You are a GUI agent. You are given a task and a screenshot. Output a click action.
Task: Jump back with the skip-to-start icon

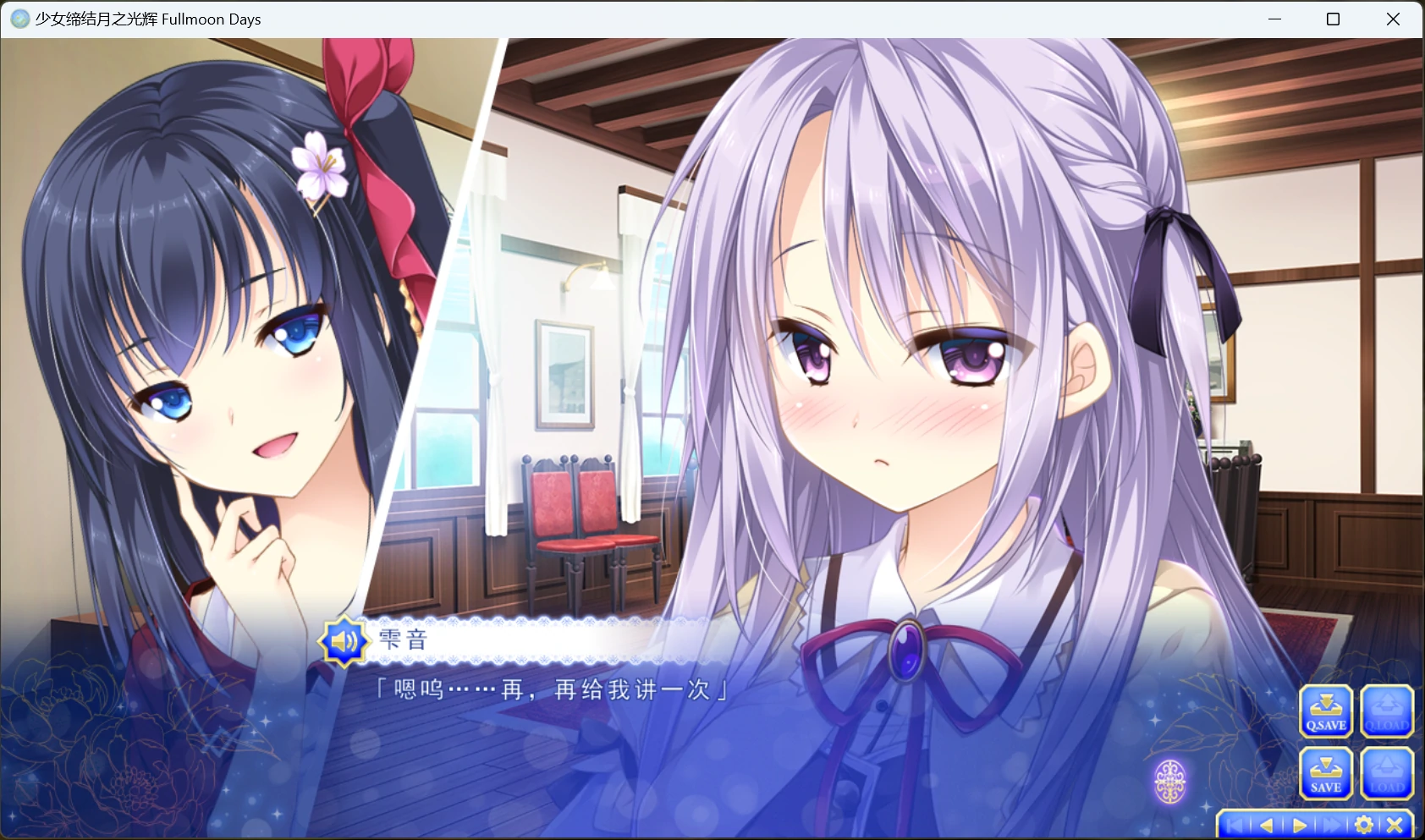pyautogui.click(x=1235, y=825)
